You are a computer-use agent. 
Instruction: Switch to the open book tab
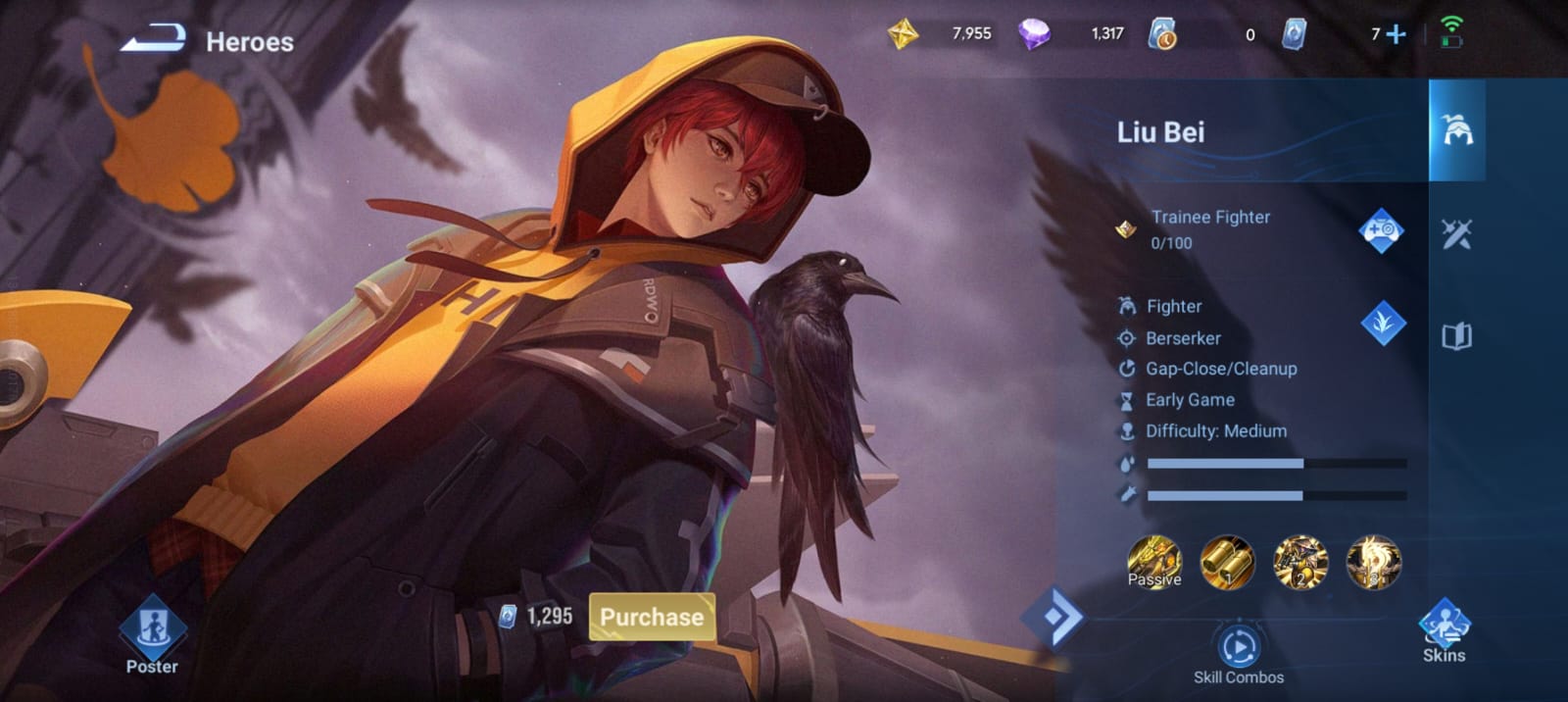(x=1456, y=336)
